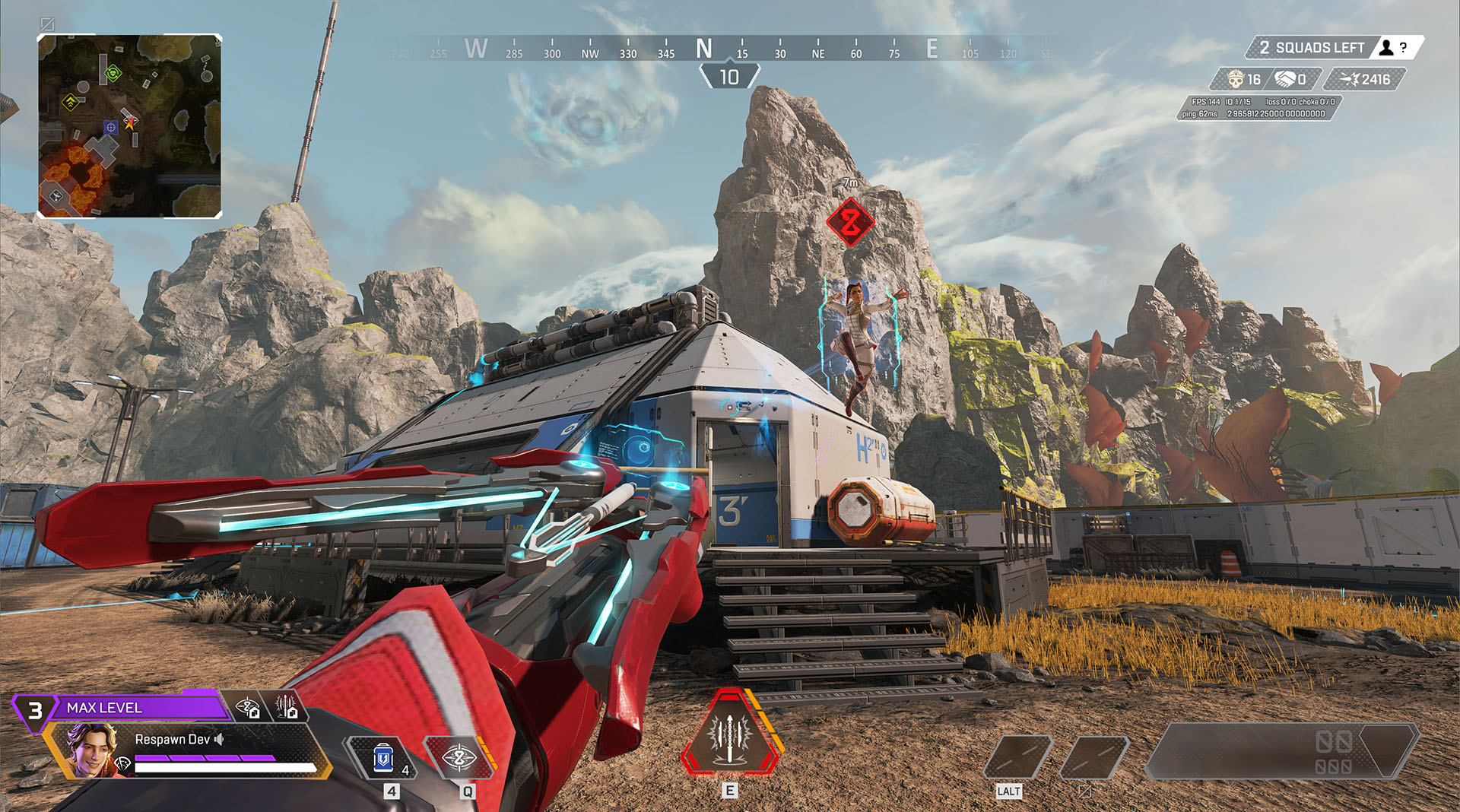Viewport: 1460px width, 812px height.
Task: Click the minimap in the corner
Action: pyautogui.click(x=129, y=126)
